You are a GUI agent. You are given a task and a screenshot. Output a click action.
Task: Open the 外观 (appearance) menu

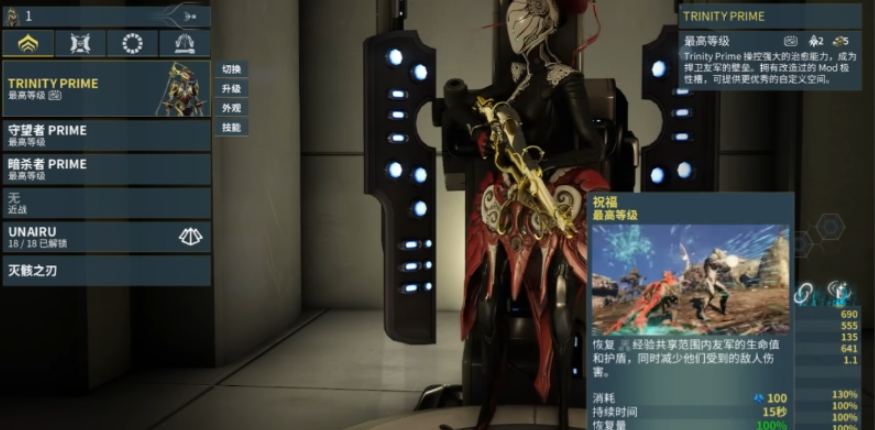pyautogui.click(x=231, y=107)
